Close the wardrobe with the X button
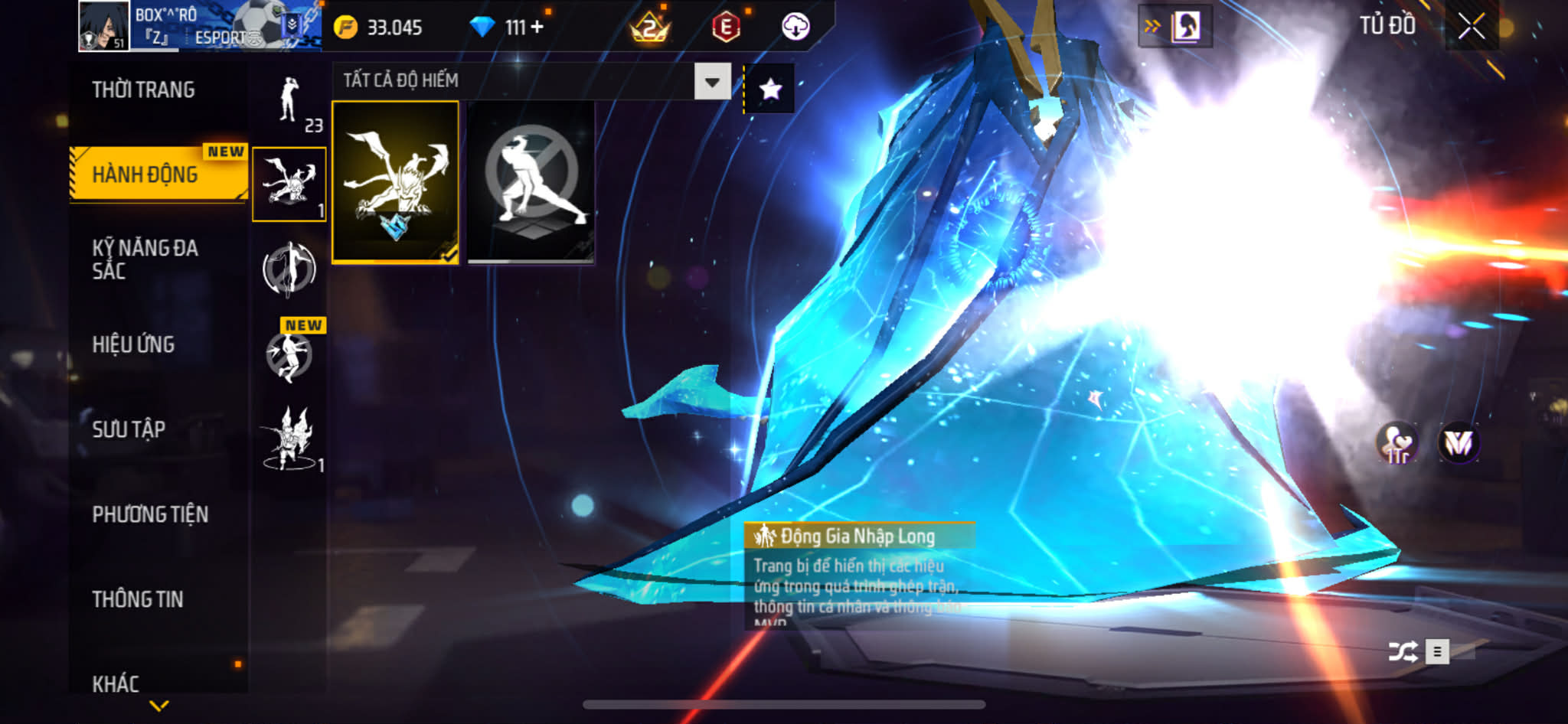 [1471, 27]
